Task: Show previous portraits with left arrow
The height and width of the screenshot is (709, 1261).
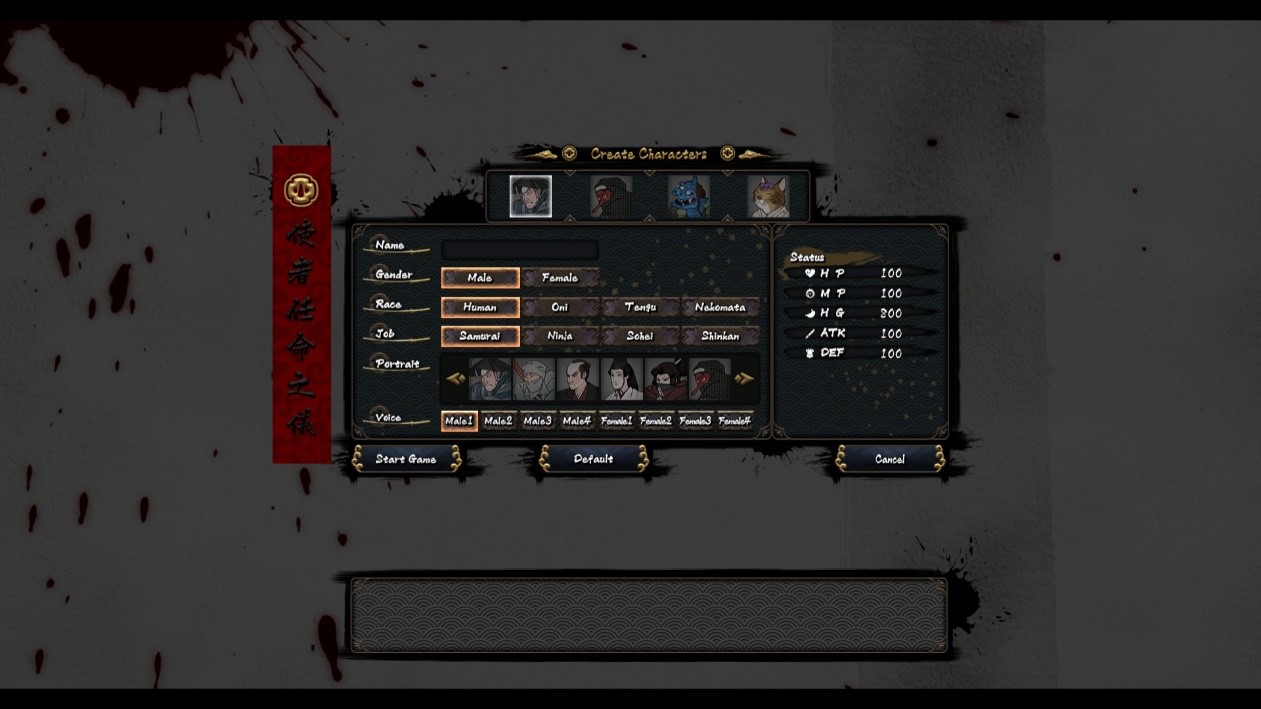Action: [455, 378]
